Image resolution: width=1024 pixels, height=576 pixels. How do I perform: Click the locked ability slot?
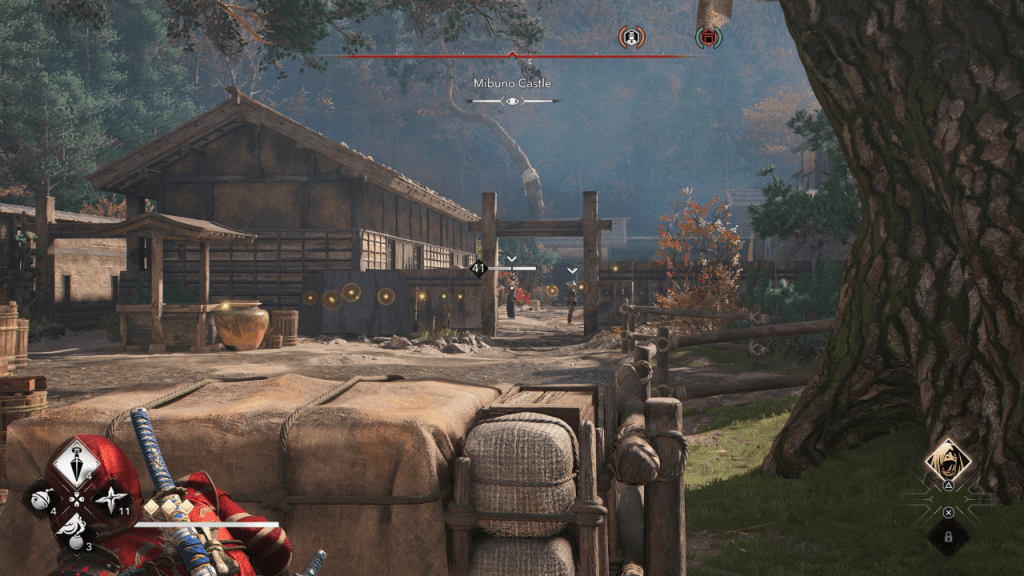point(947,536)
